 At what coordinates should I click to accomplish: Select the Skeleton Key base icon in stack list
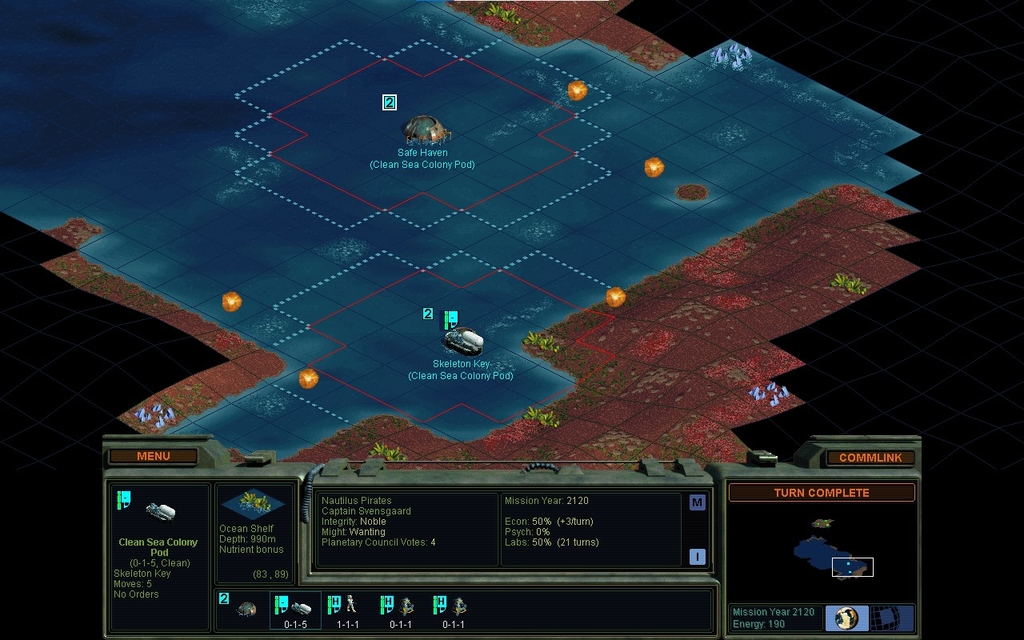point(244,608)
